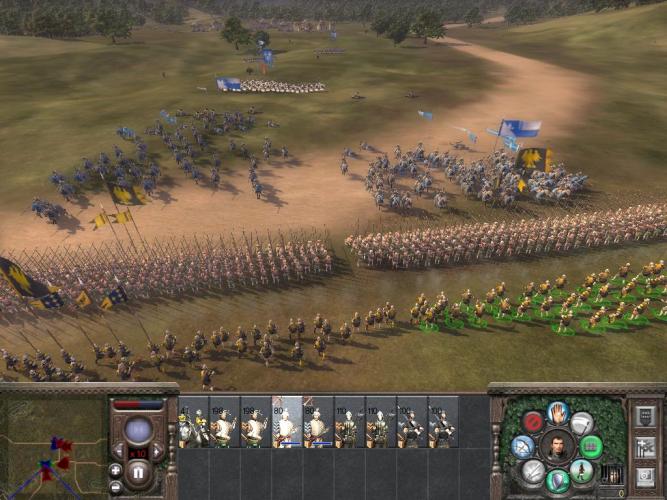667x500 pixels.
Task: Toggle the bow and arrow command
Action: pyautogui.click(x=522, y=446)
